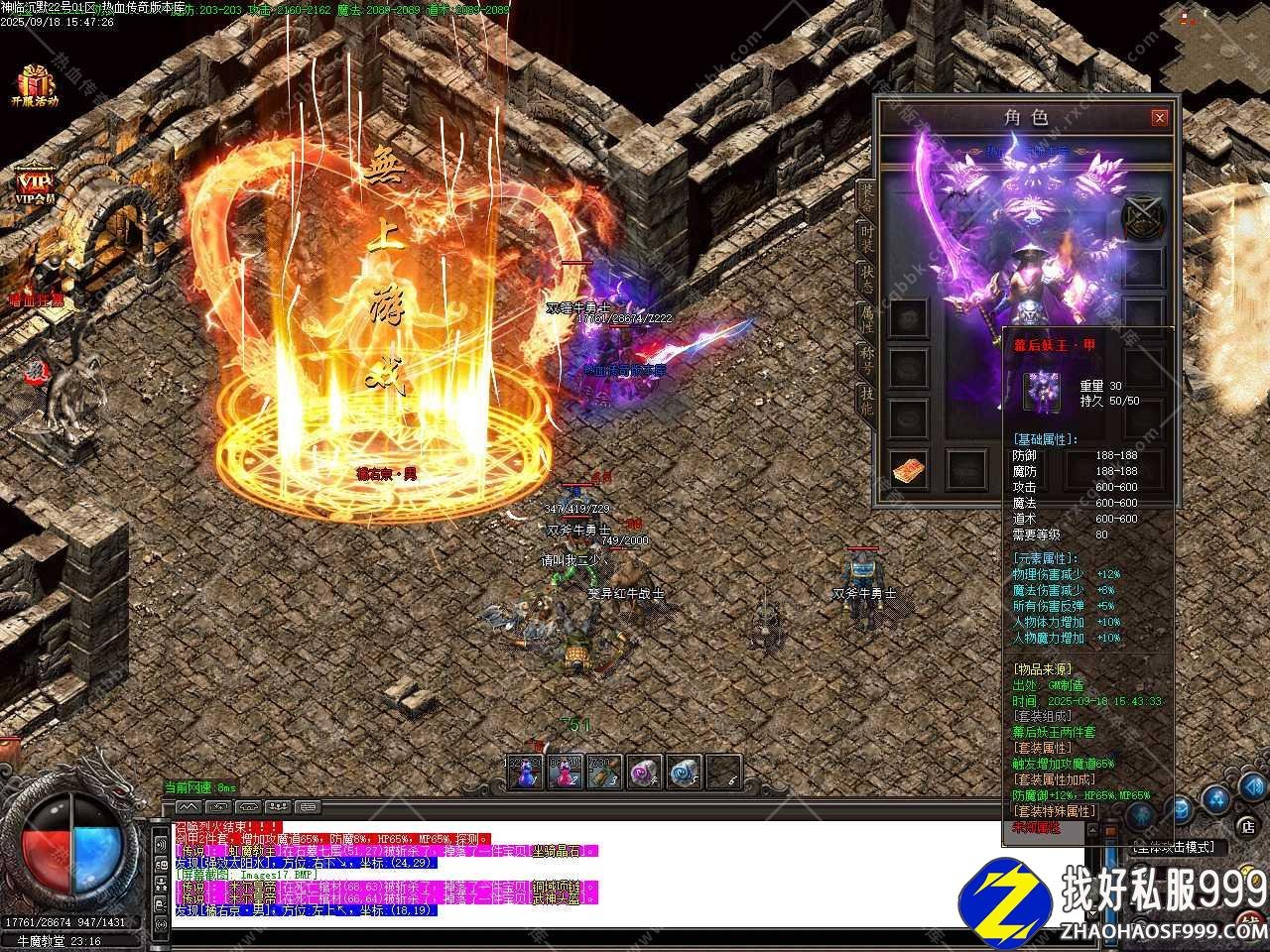Click the red talisman item in equipment slot
Screen dimensions: 1270x952
(x=909, y=469)
